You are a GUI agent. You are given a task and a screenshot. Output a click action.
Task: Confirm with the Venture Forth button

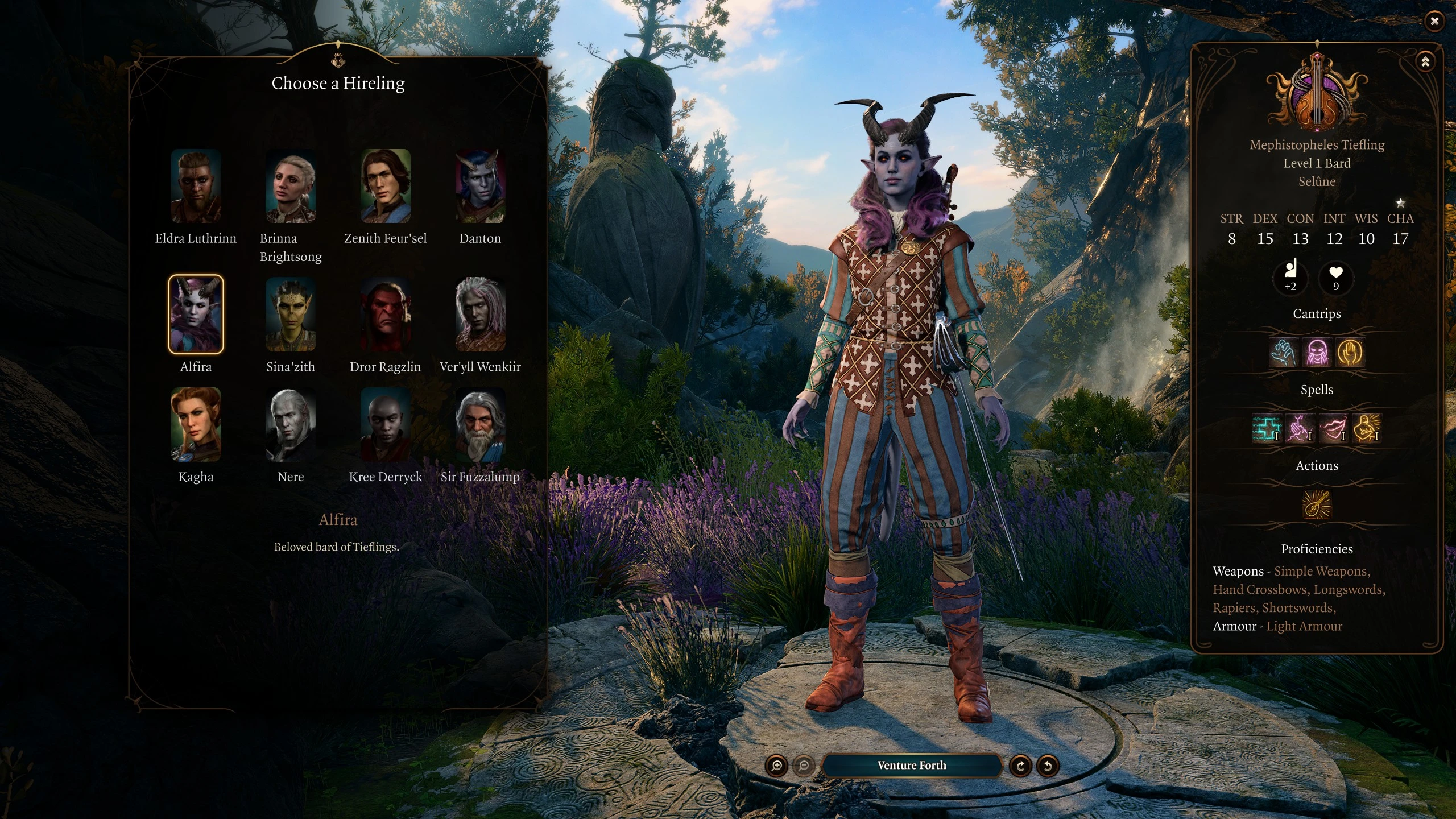coord(911,766)
